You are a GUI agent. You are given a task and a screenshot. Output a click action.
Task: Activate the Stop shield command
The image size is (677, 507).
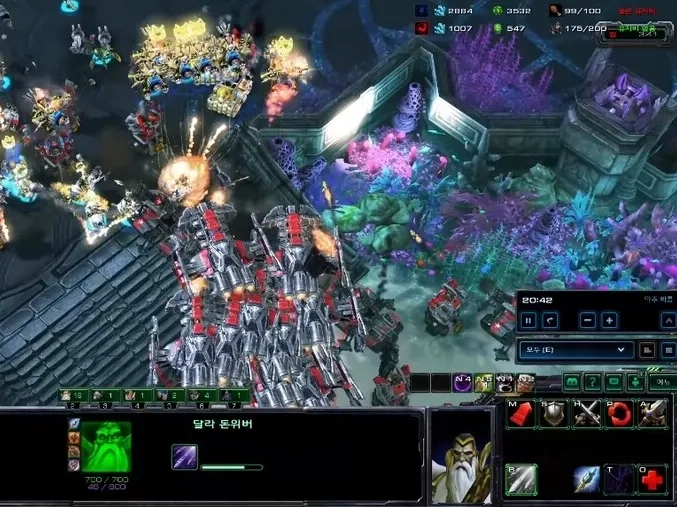tap(553, 413)
